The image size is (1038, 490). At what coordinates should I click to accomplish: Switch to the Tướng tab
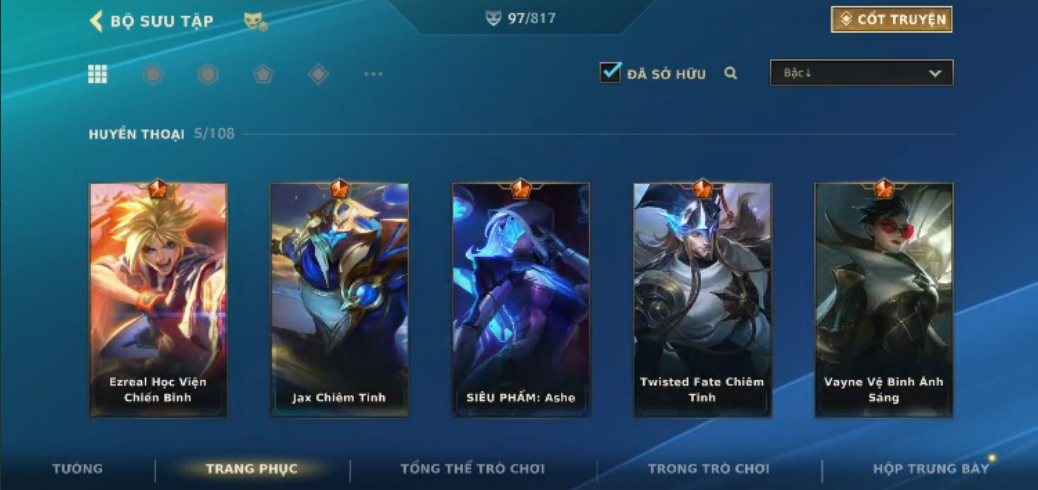point(77,468)
